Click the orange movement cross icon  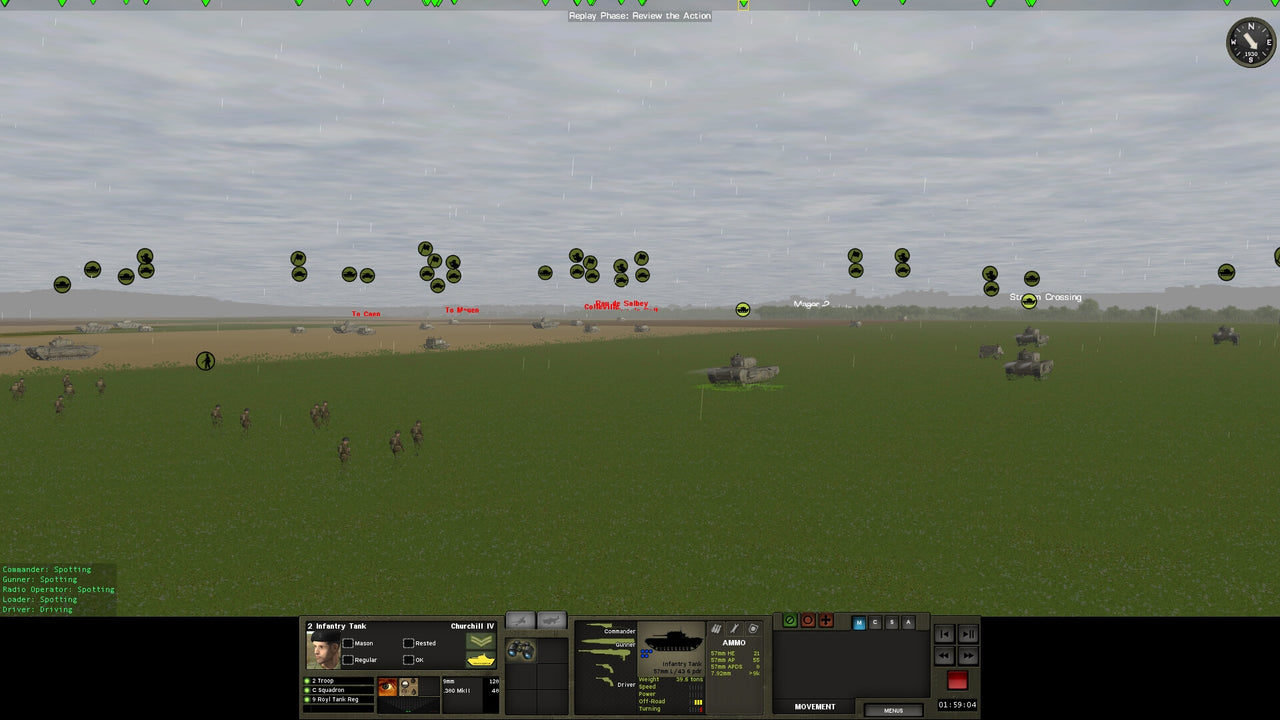826,621
